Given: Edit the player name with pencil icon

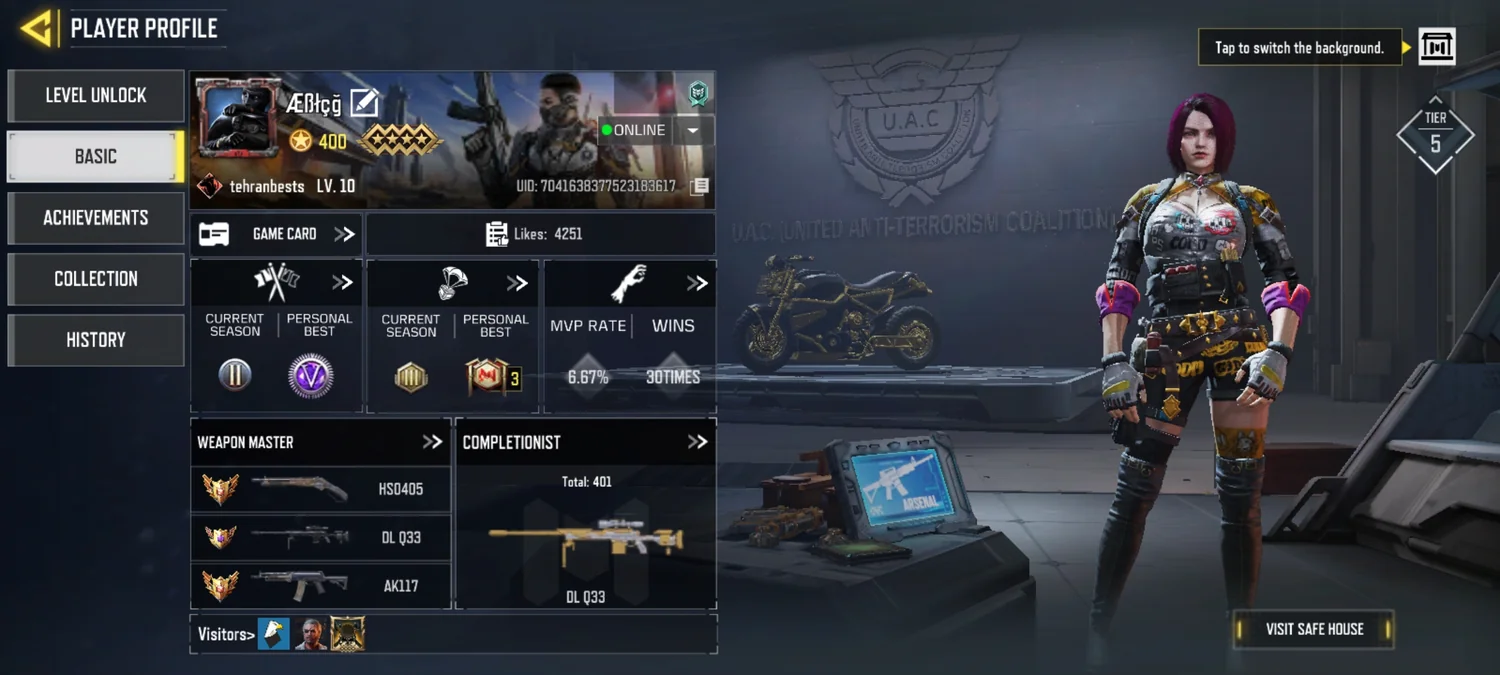Looking at the screenshot, I should 365,102.
